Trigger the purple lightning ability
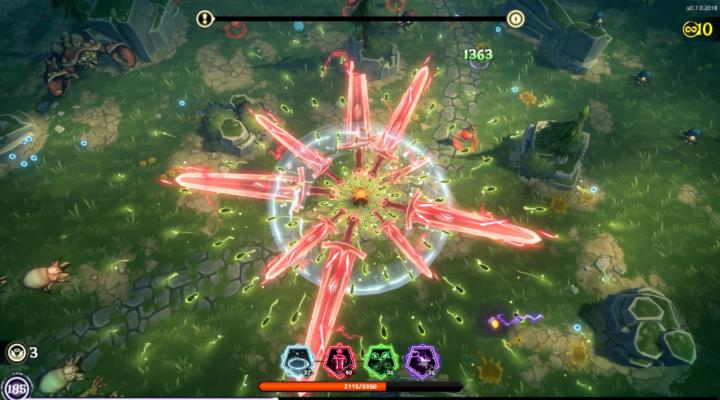720x400 pixels. pos(421,361)
